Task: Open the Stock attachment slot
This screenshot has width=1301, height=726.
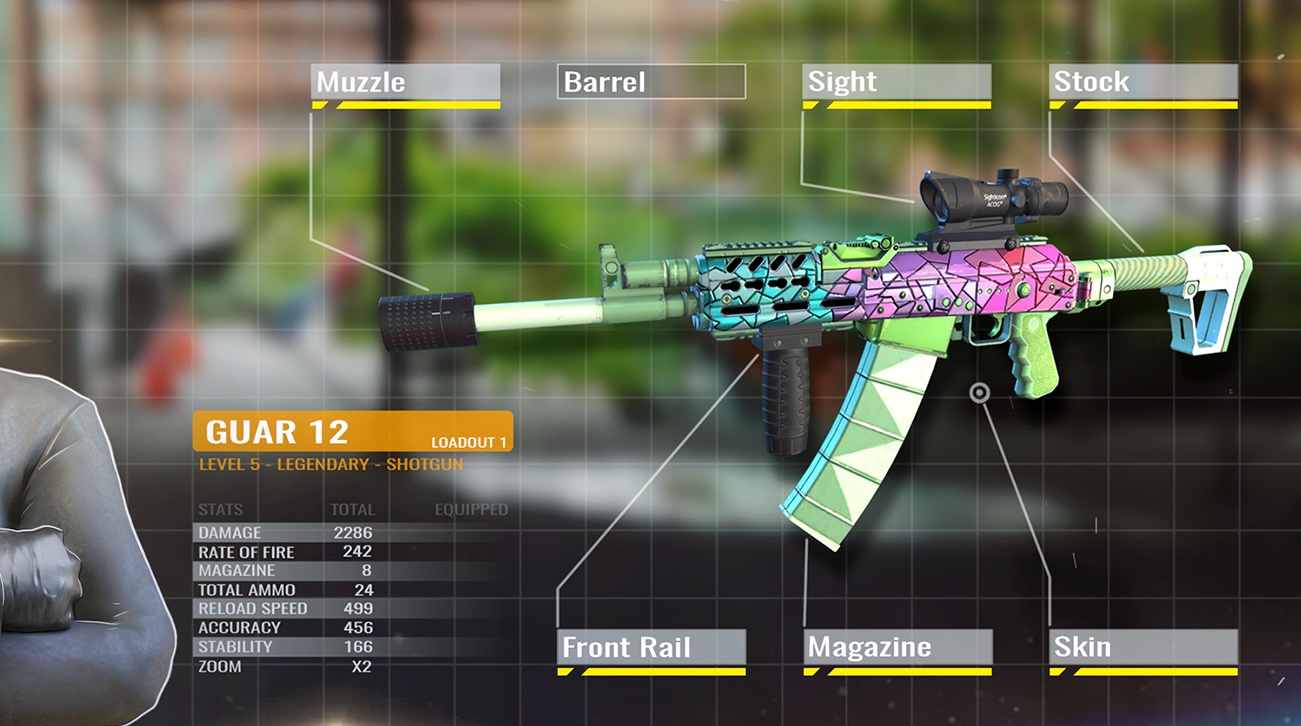Action: [x=1143, y=82]
